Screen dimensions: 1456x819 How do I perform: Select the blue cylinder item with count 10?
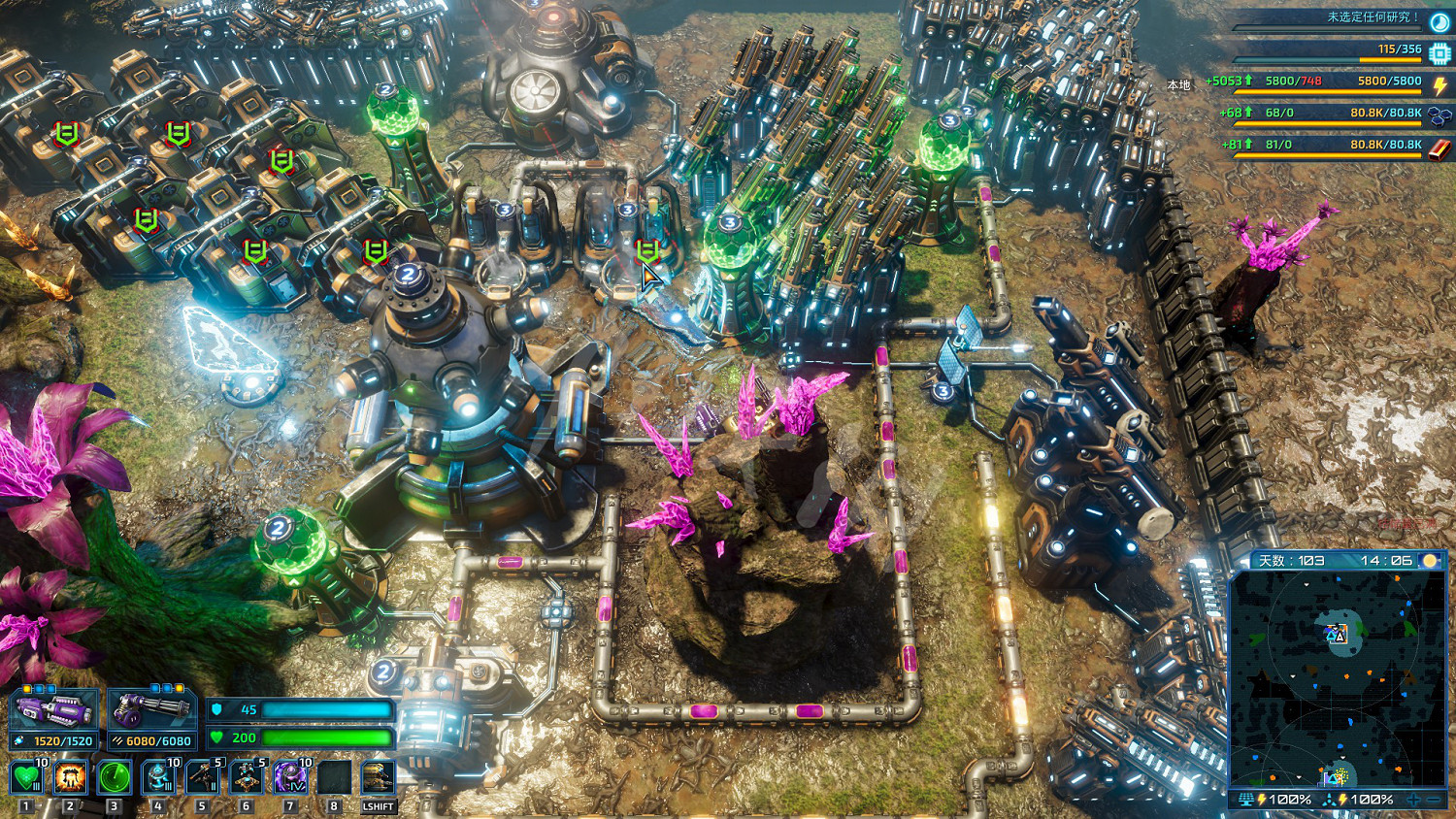coord(158,777)
